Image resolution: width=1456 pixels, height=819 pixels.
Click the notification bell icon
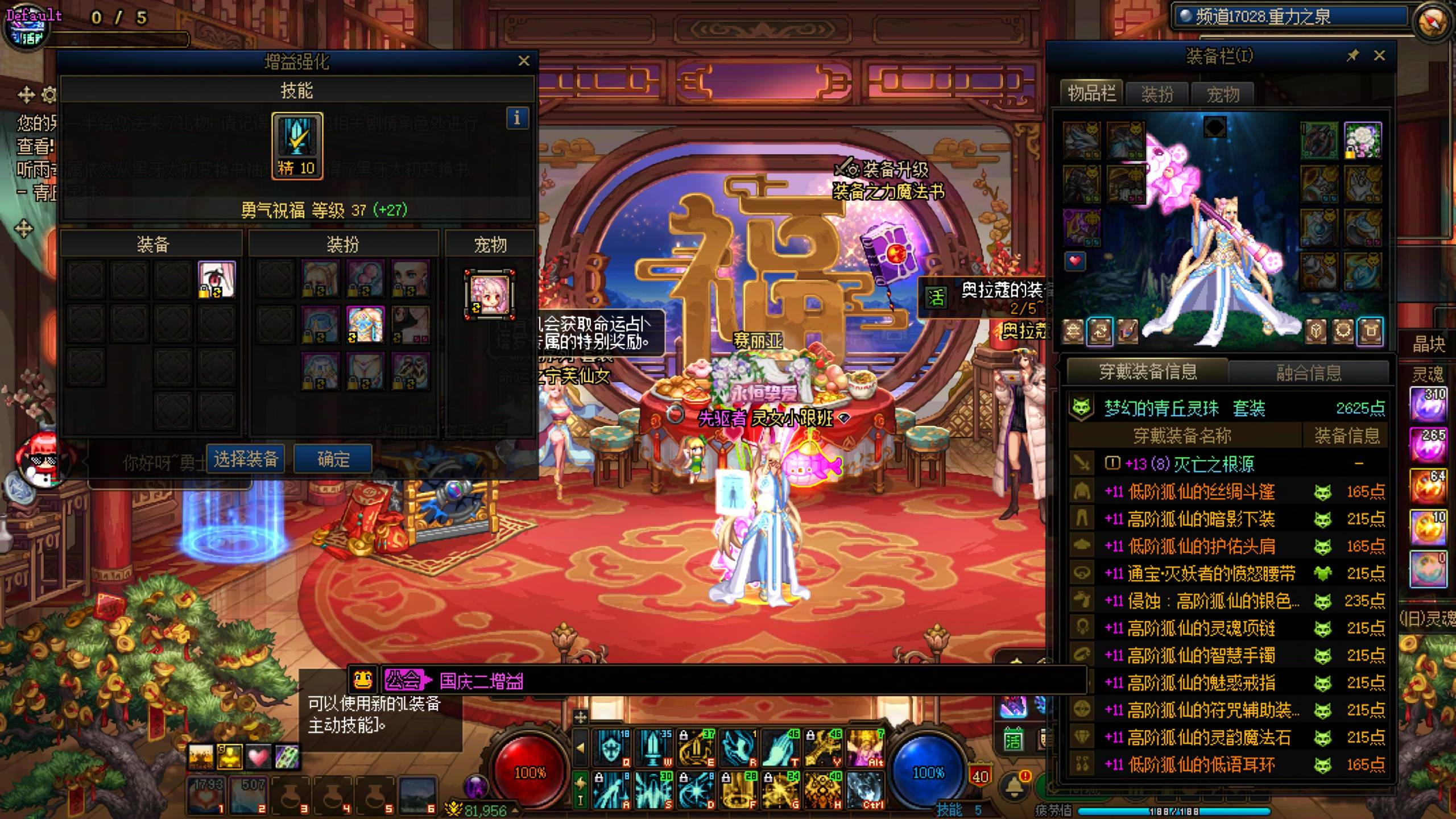tap(1014, 786)
